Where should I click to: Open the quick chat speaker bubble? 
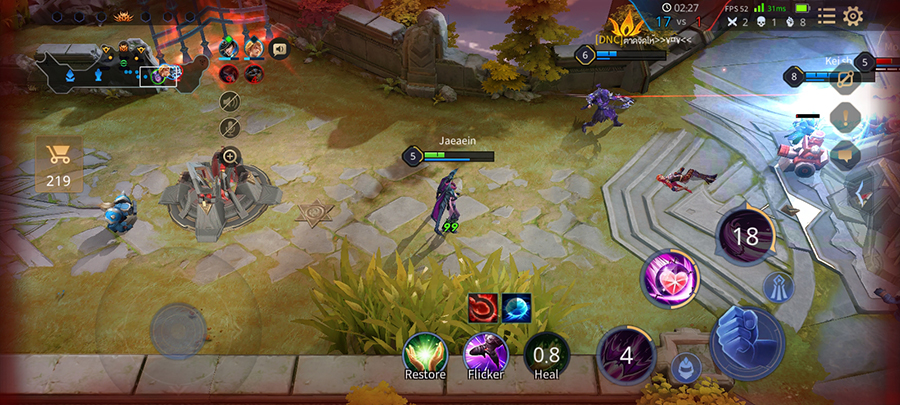pyautogui.click(x=280, y=47)
